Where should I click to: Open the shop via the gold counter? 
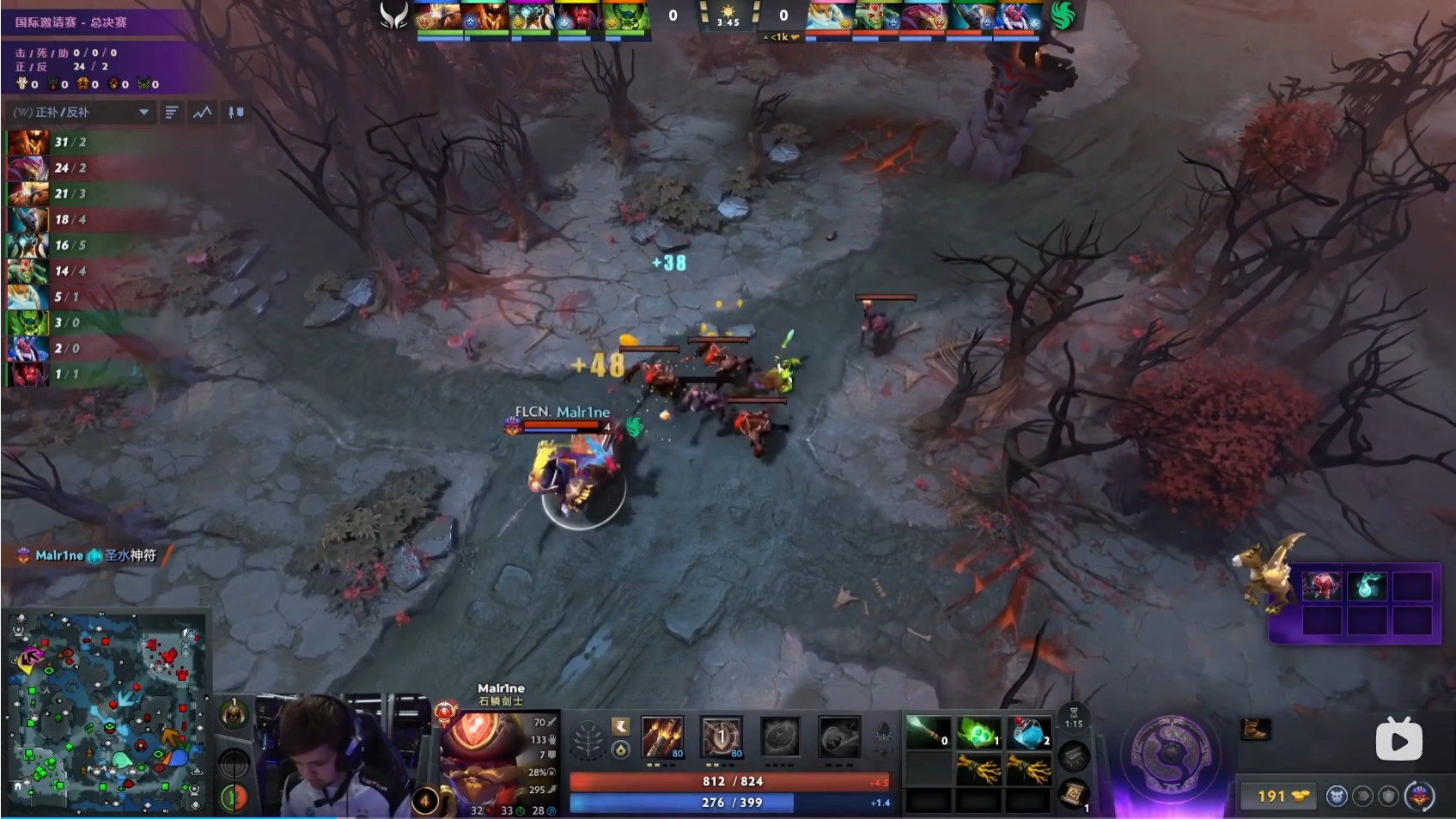pos(1282,797)
